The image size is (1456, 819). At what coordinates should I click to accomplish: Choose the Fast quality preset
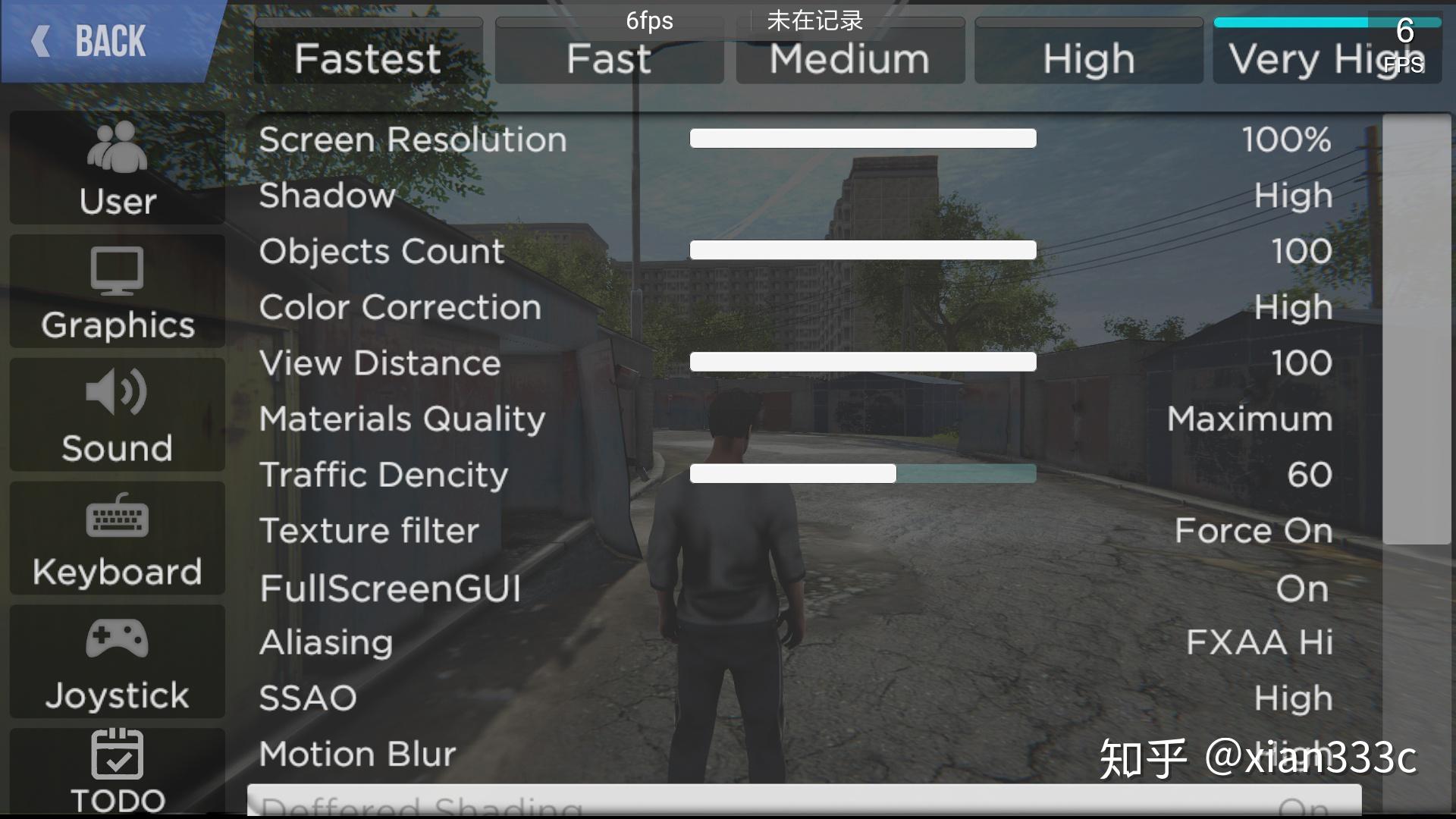(x=609, y=58)
